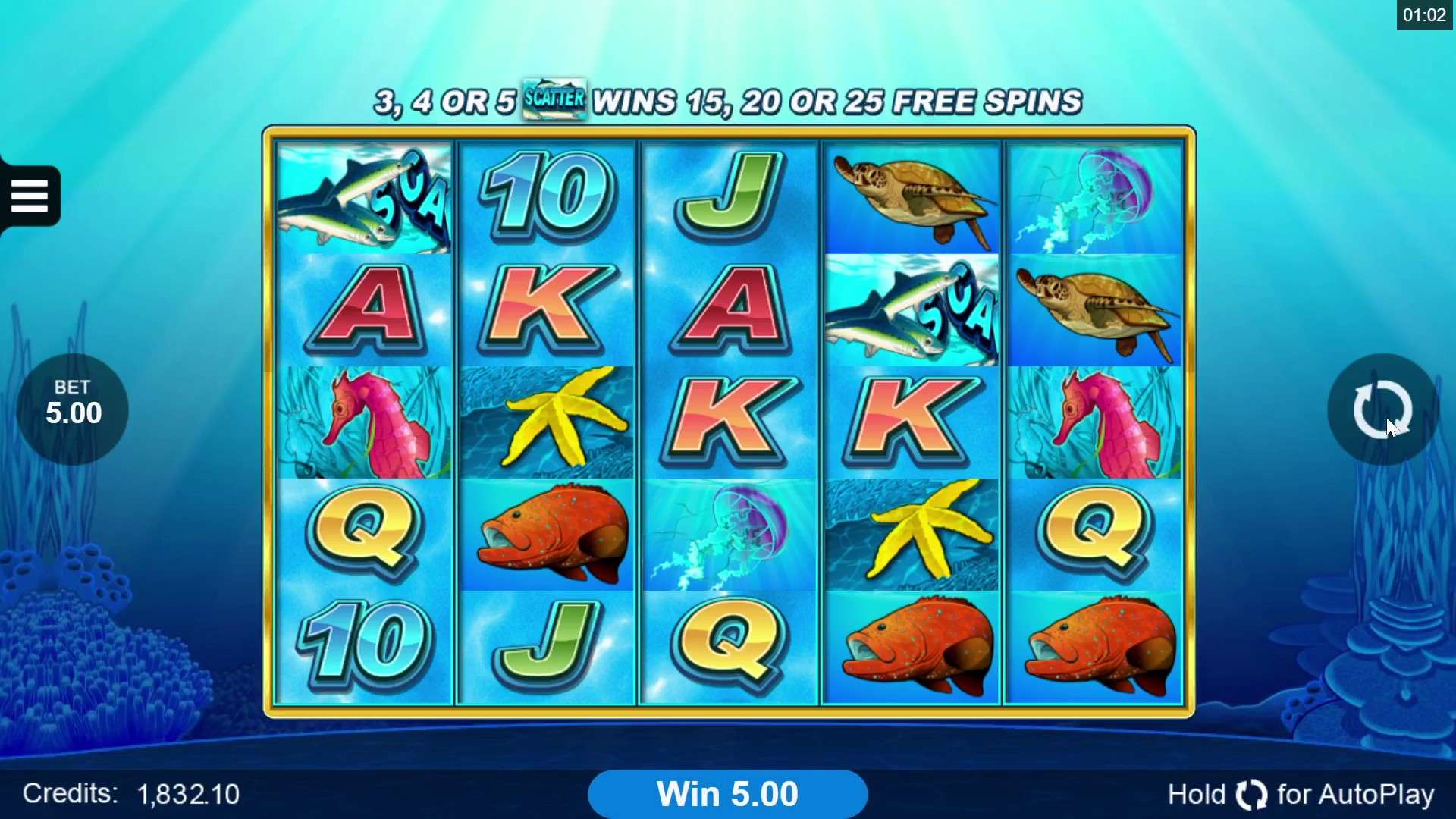Screen dimensions: 1456x819
Task: Click the timer display in the top right corner
Action: pyautogui.click(x=1424, y=14)
